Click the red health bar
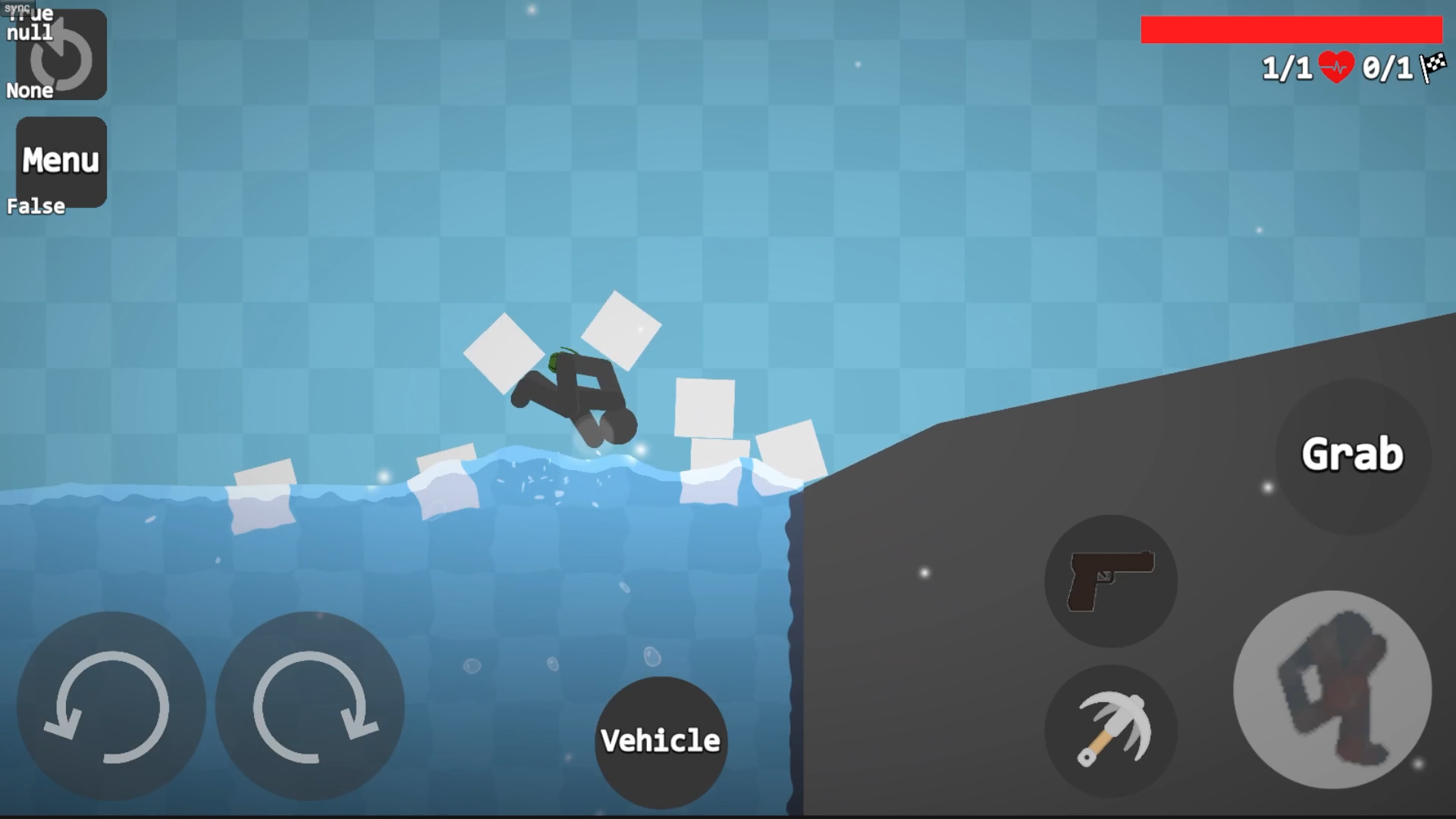Viewport: 1456px width, 819px height. 1289,29
